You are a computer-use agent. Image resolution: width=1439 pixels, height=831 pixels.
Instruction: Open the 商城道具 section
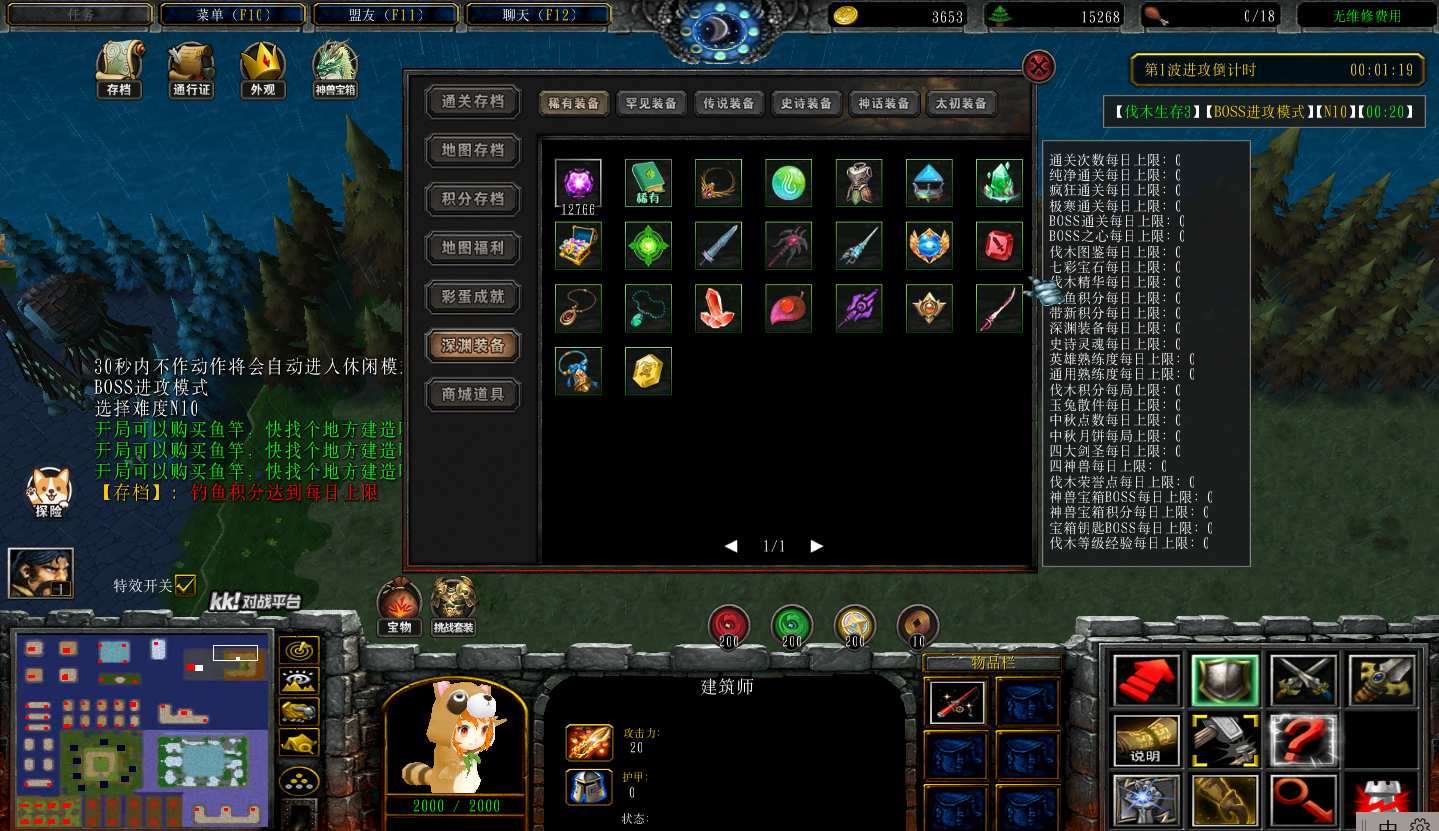coord(473,394)
